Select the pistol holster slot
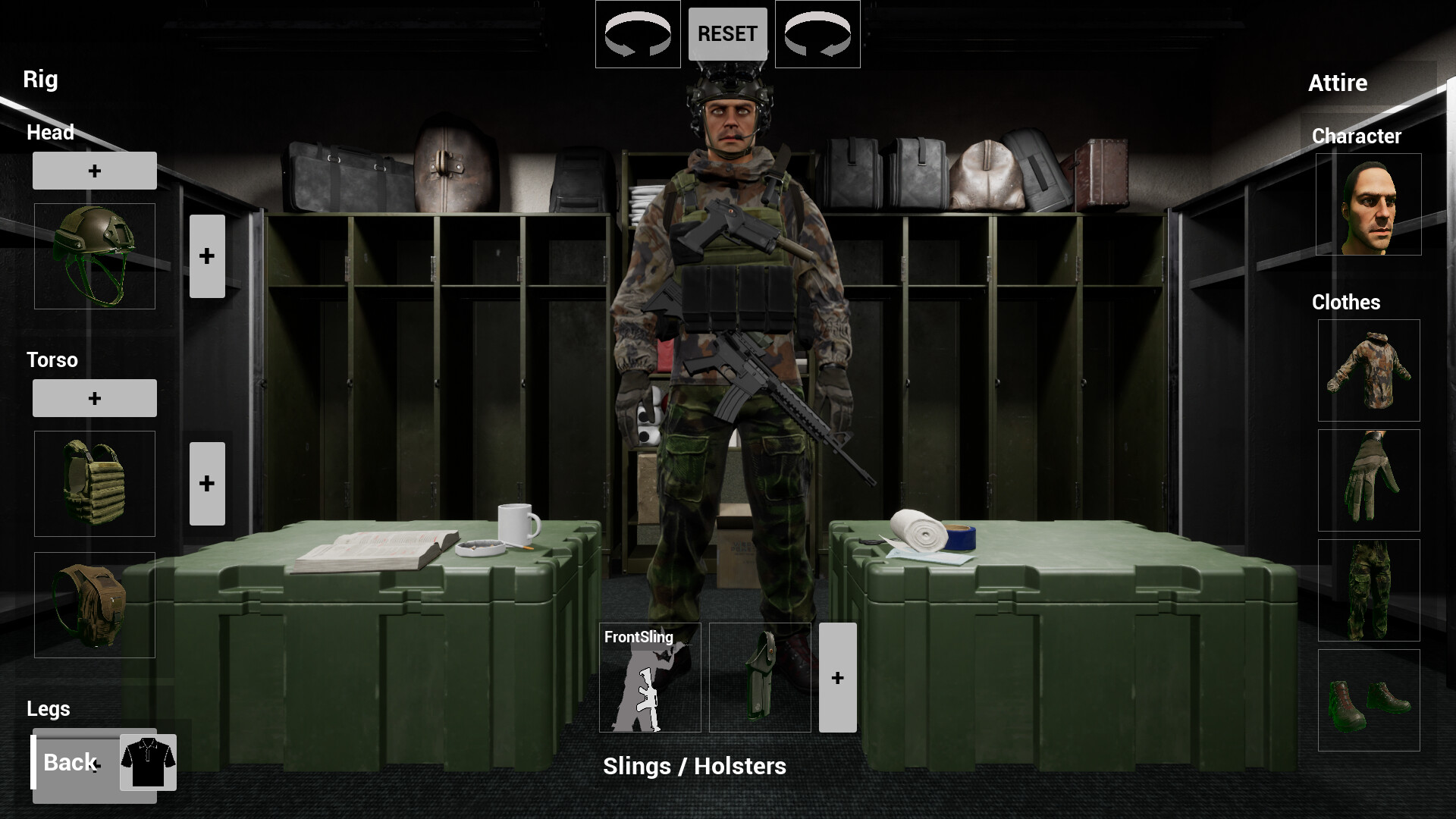 pos(760,677)
